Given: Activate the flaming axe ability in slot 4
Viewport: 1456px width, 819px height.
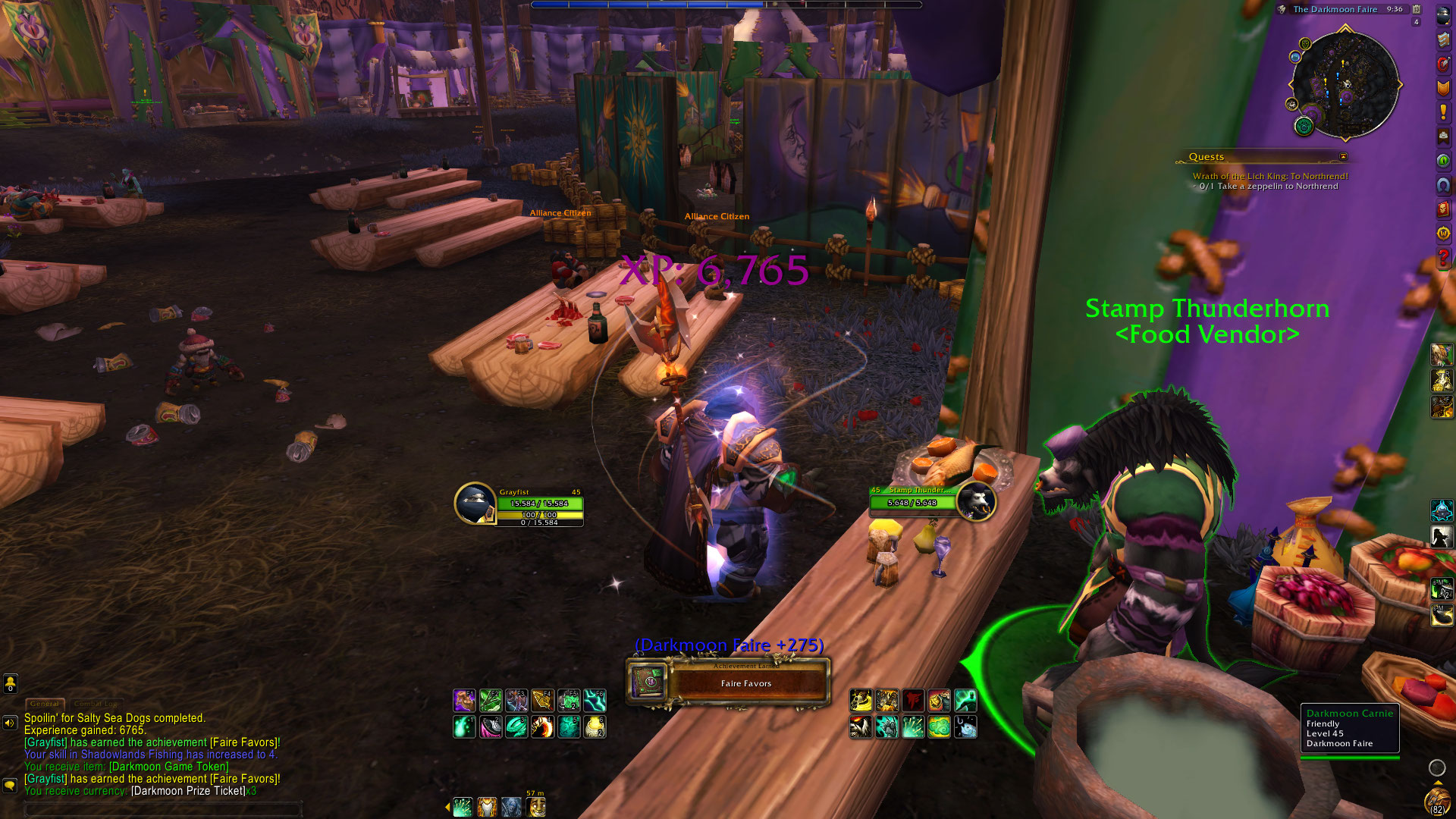Looking at the screenshot, I should click(x=542, y=726).
